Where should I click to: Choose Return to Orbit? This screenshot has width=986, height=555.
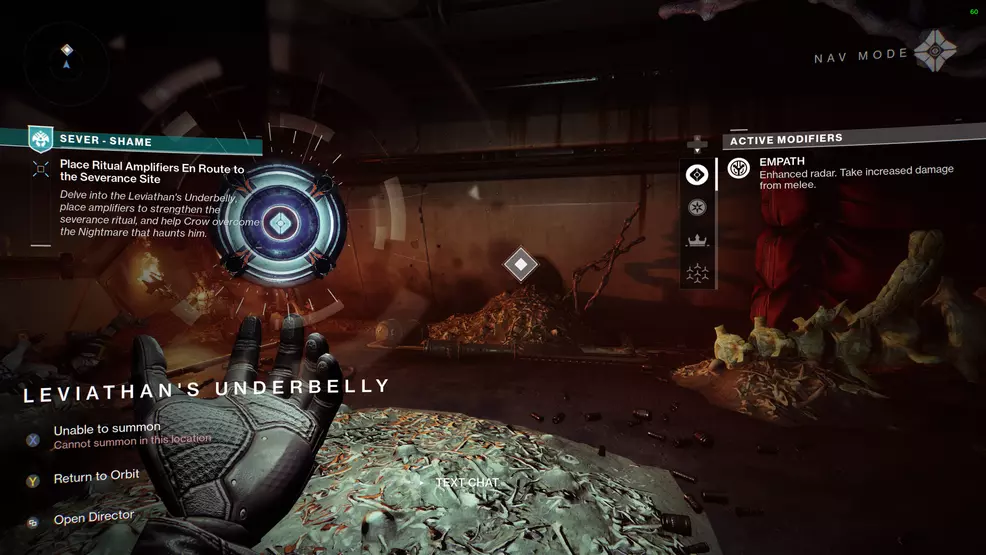coord(96,478)
